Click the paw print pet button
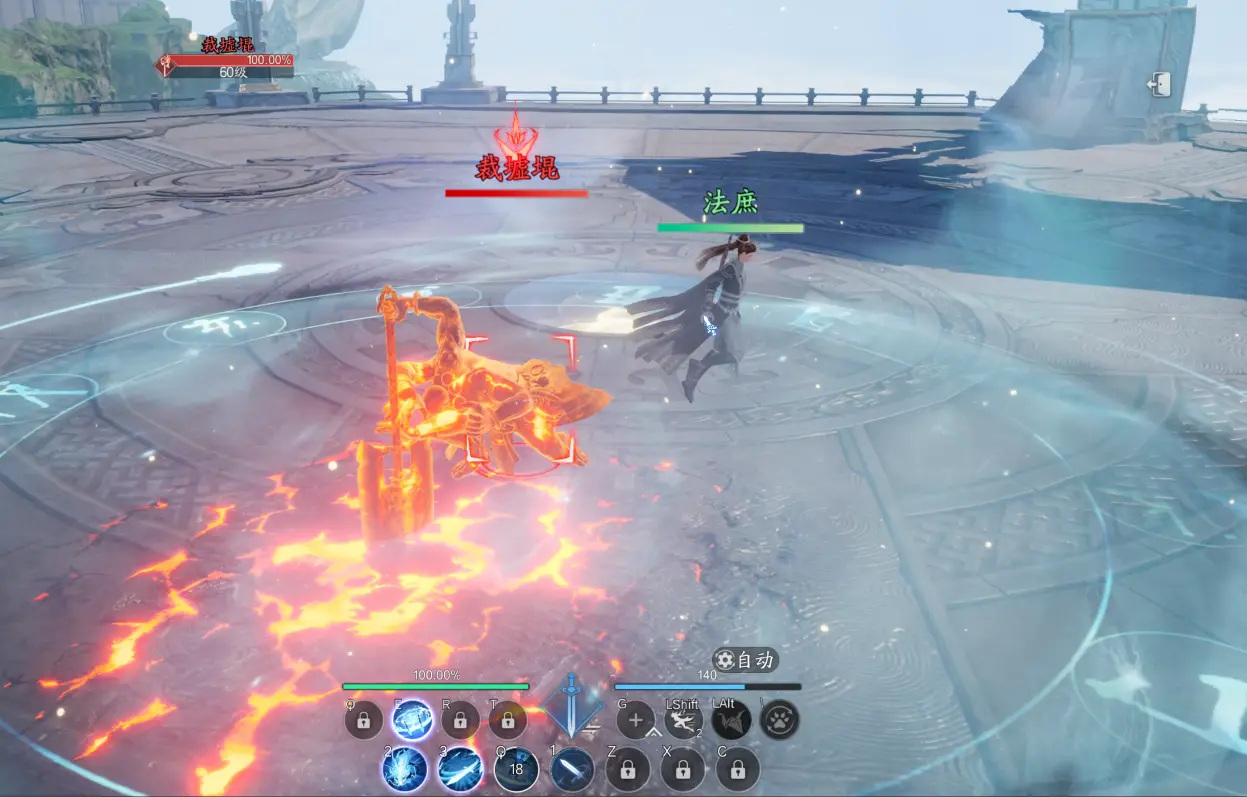 [x=779, y=720]
